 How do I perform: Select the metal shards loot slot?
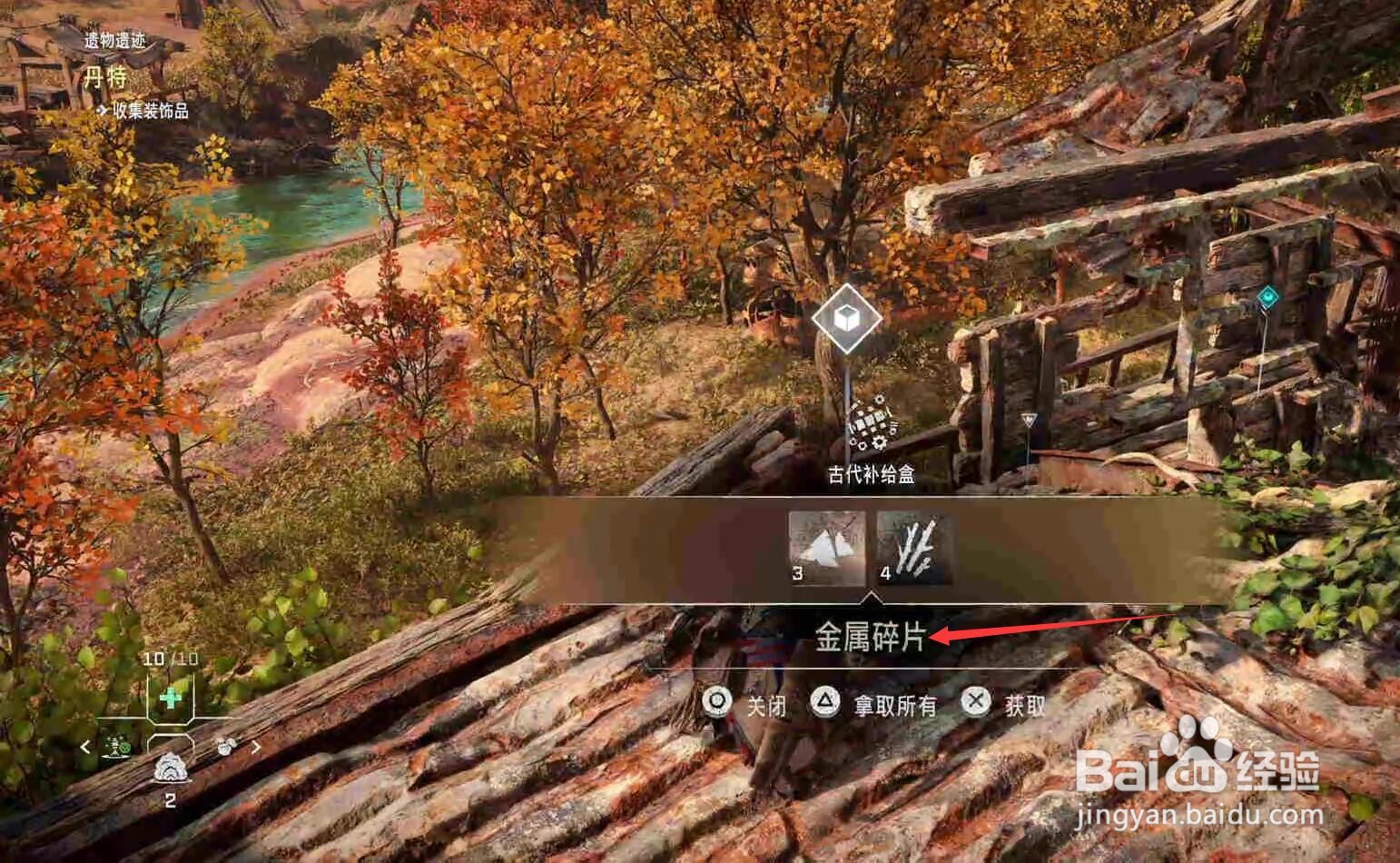pyautogui.click(x=826, y=547)
